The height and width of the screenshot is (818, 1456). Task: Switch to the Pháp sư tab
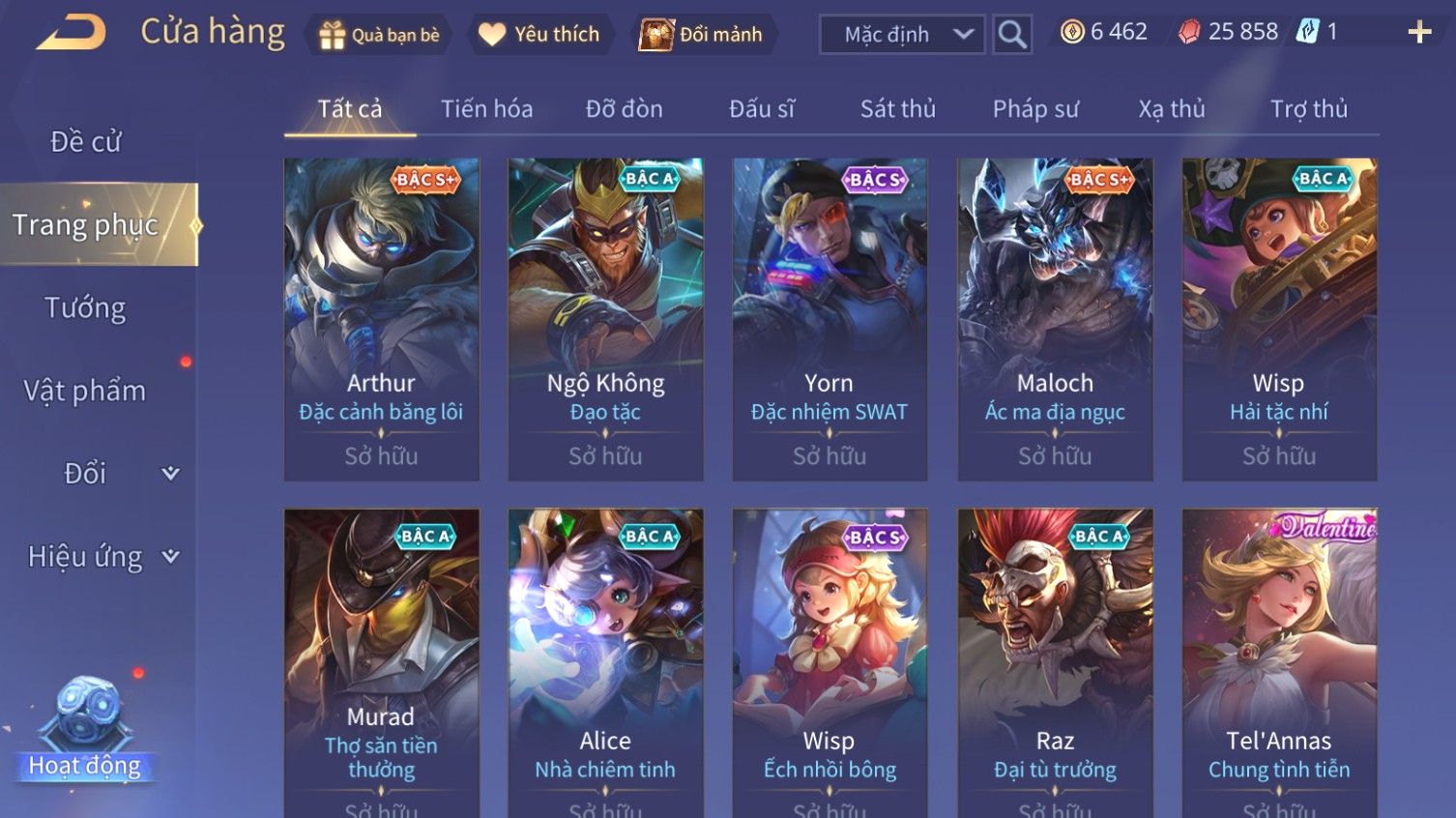pos(1034,109)
